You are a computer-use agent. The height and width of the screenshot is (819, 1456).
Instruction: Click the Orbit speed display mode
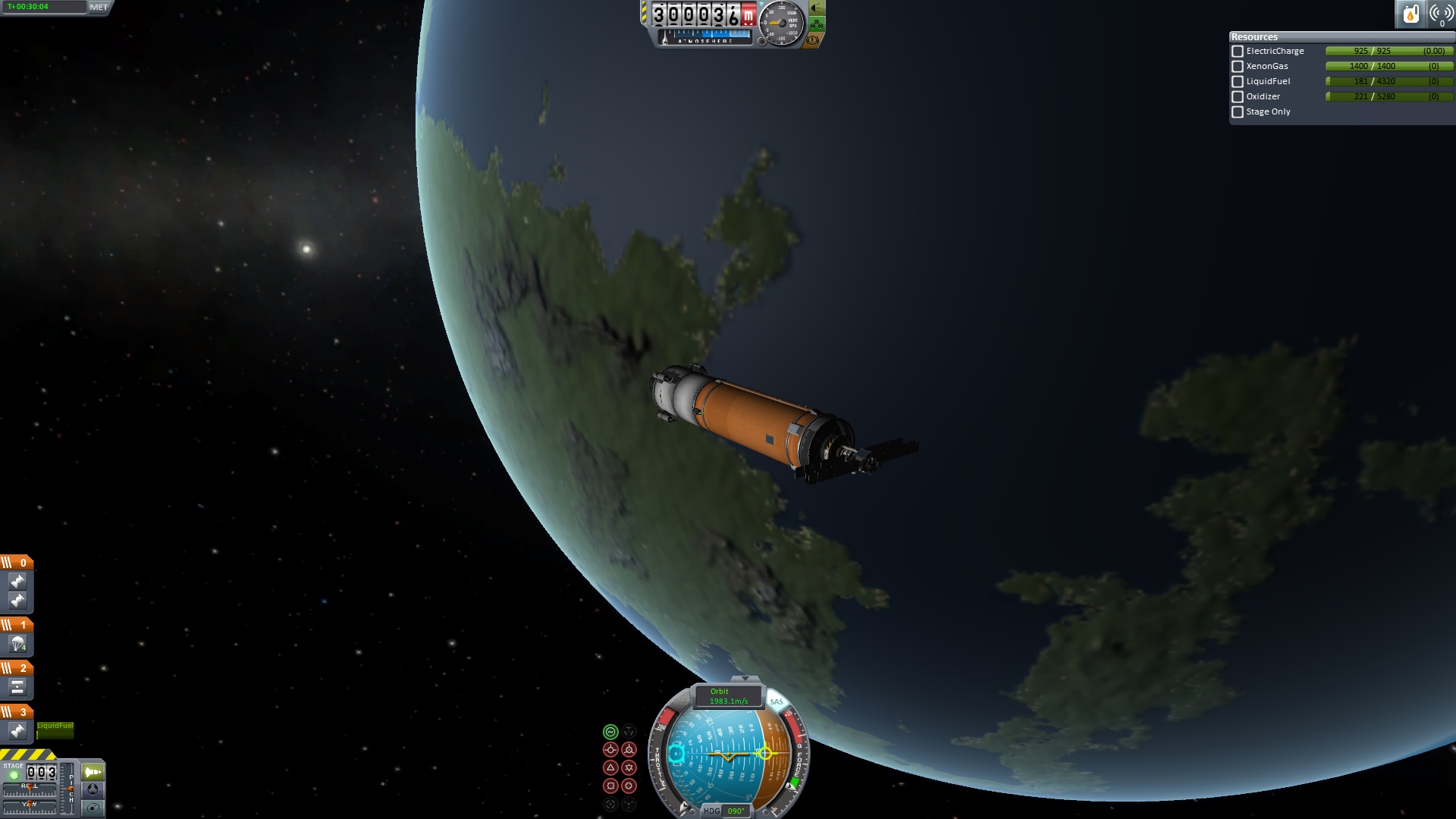pos(728,696)
